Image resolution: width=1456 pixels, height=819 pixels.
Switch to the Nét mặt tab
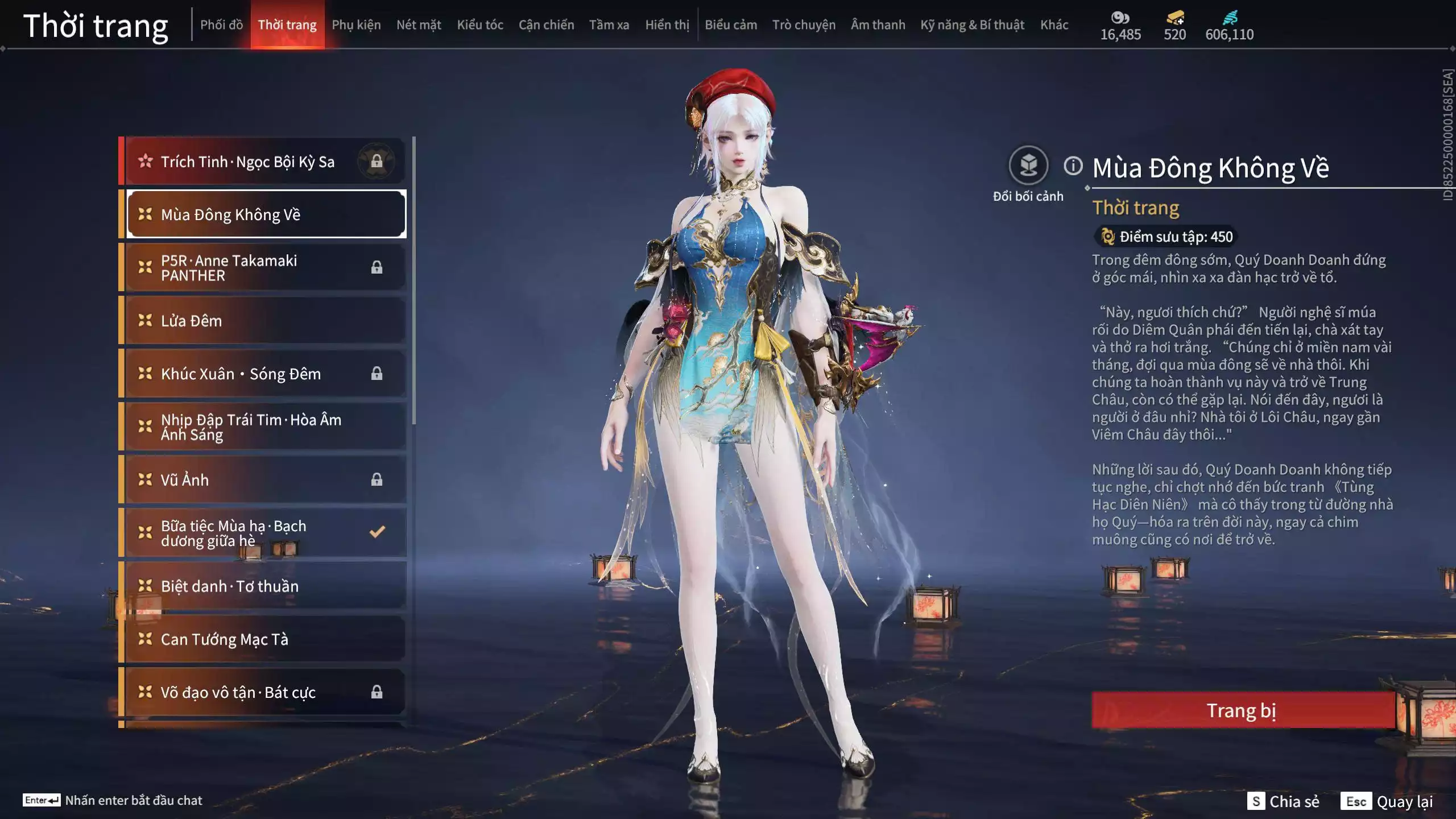419,25
